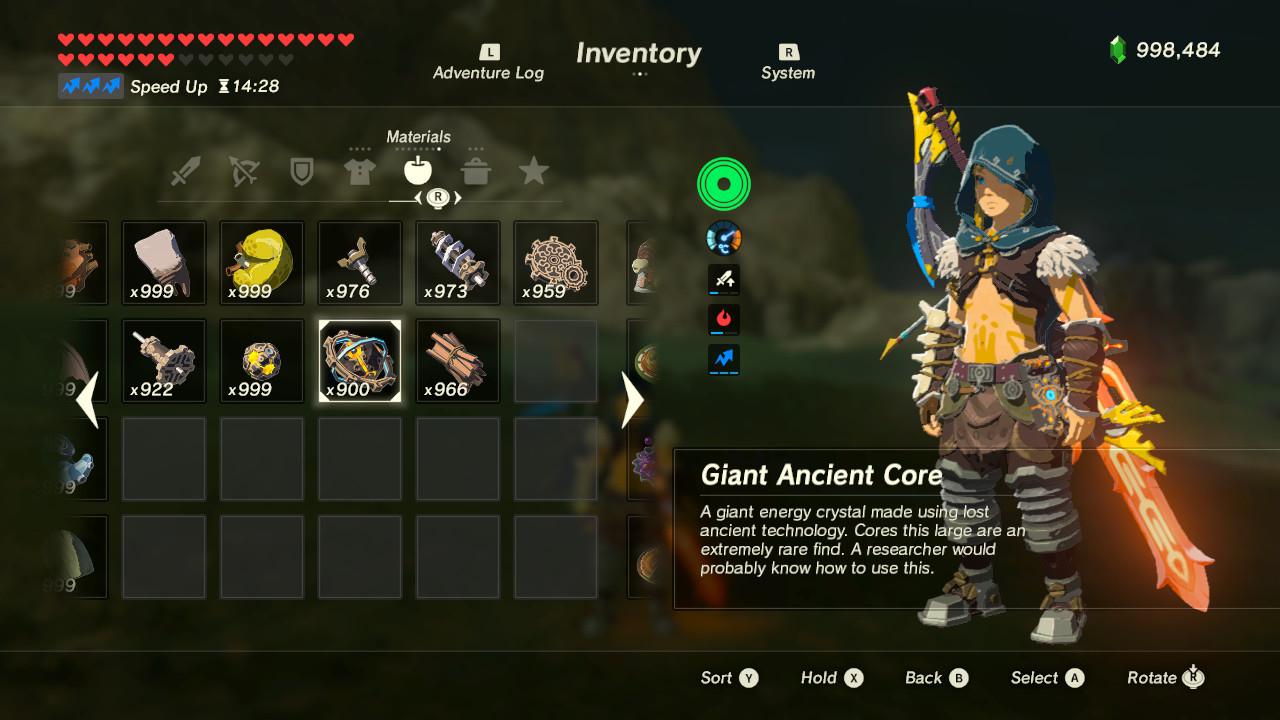Sort materials using the Sort button

730,677
